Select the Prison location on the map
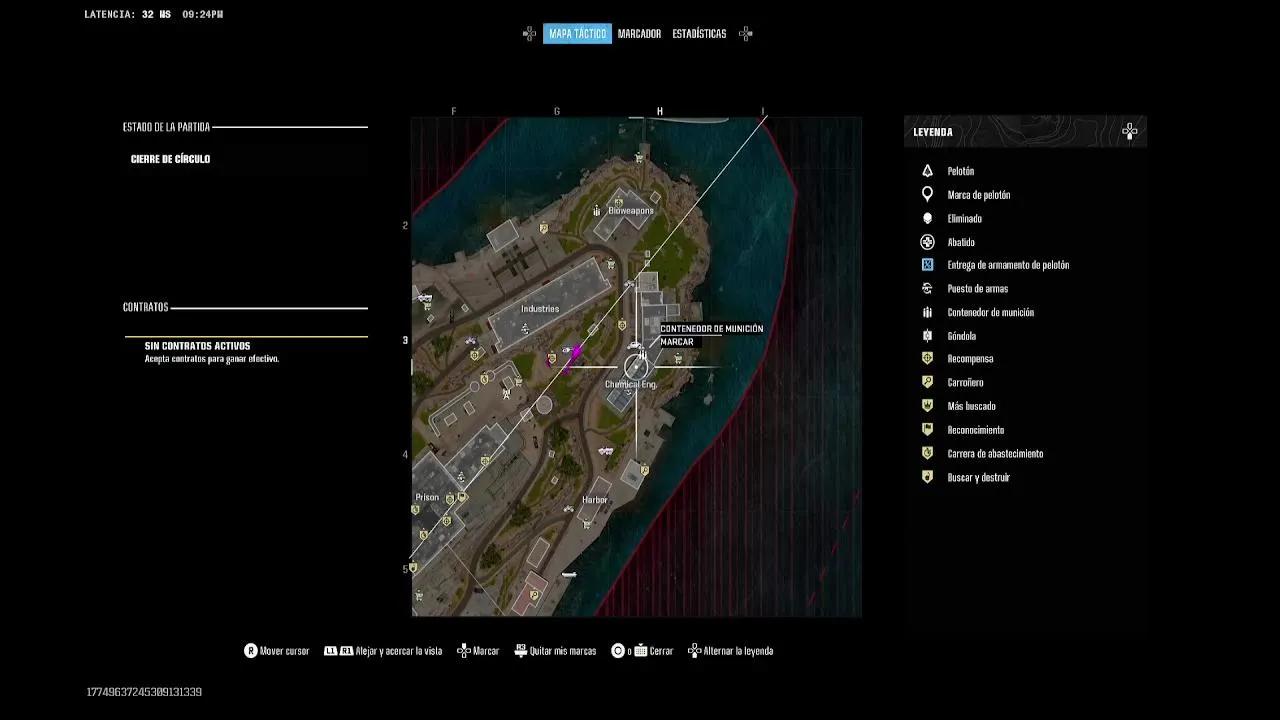 (x=427, y=497)
